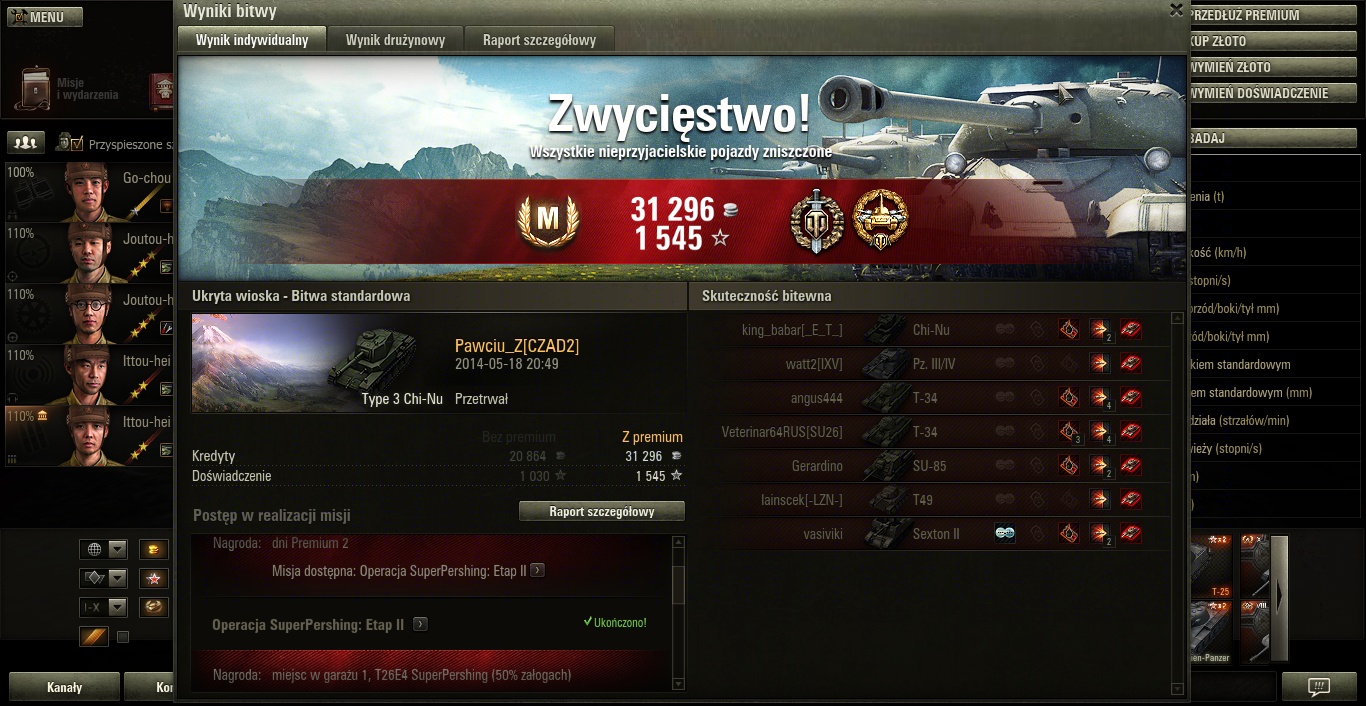Select the Go-chou crew member portrait

90,191
